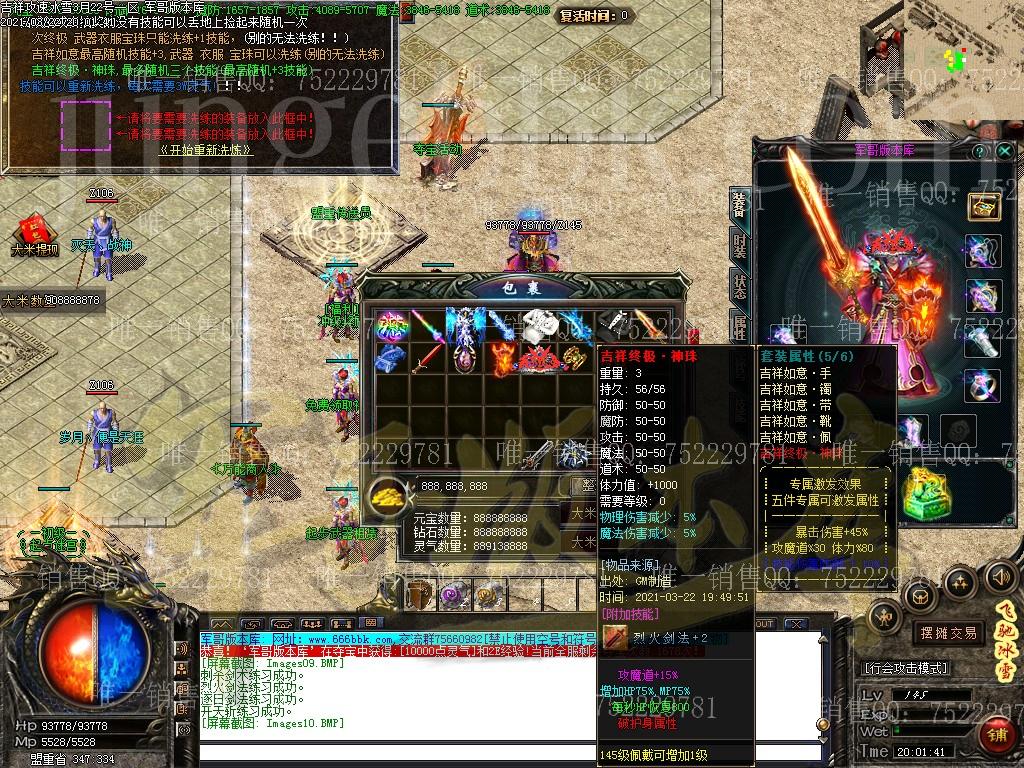Screen dimensions: 1024x768
Task: Open the character figure round button
Action: point(885,617)
